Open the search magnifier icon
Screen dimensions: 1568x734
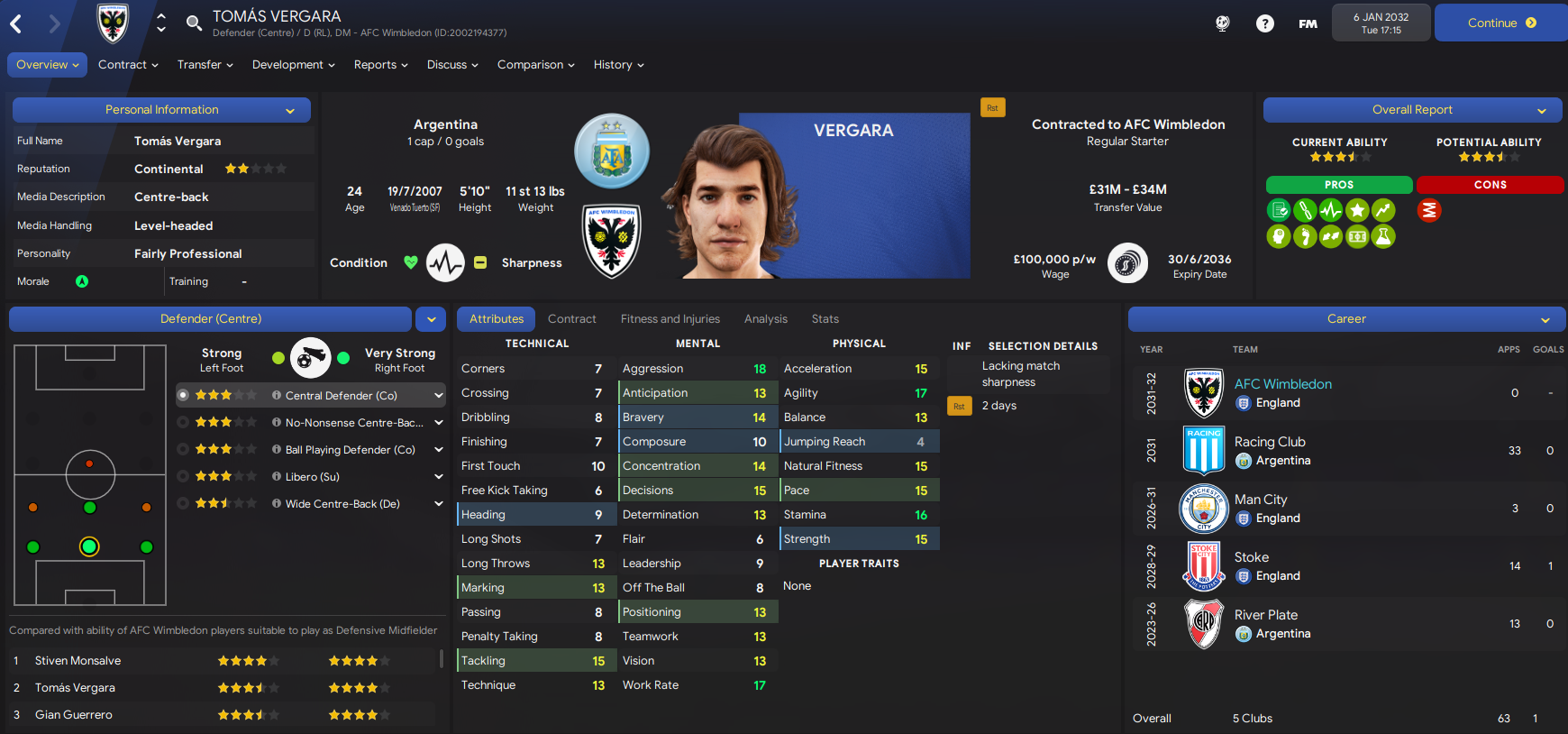tap(194, 23)
